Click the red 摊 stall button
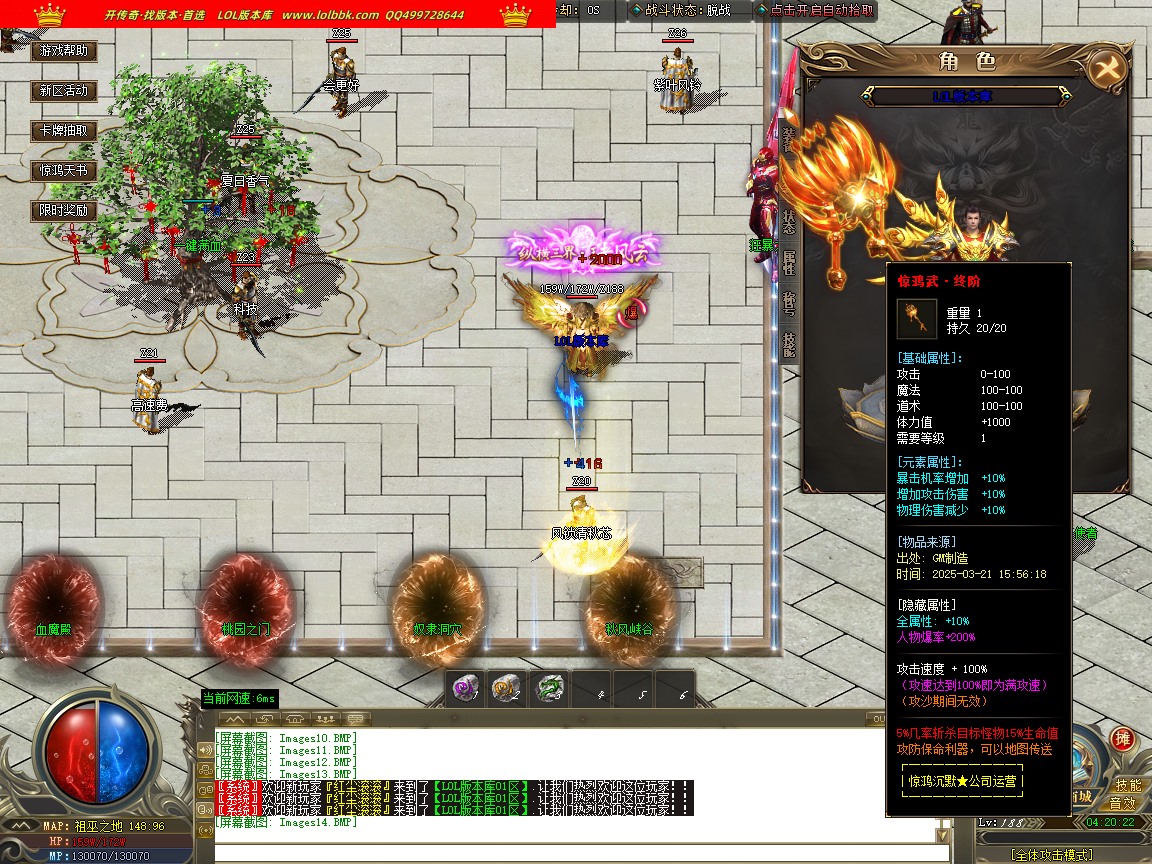This screenshot has height=864, width=1152. point(1122,739)
